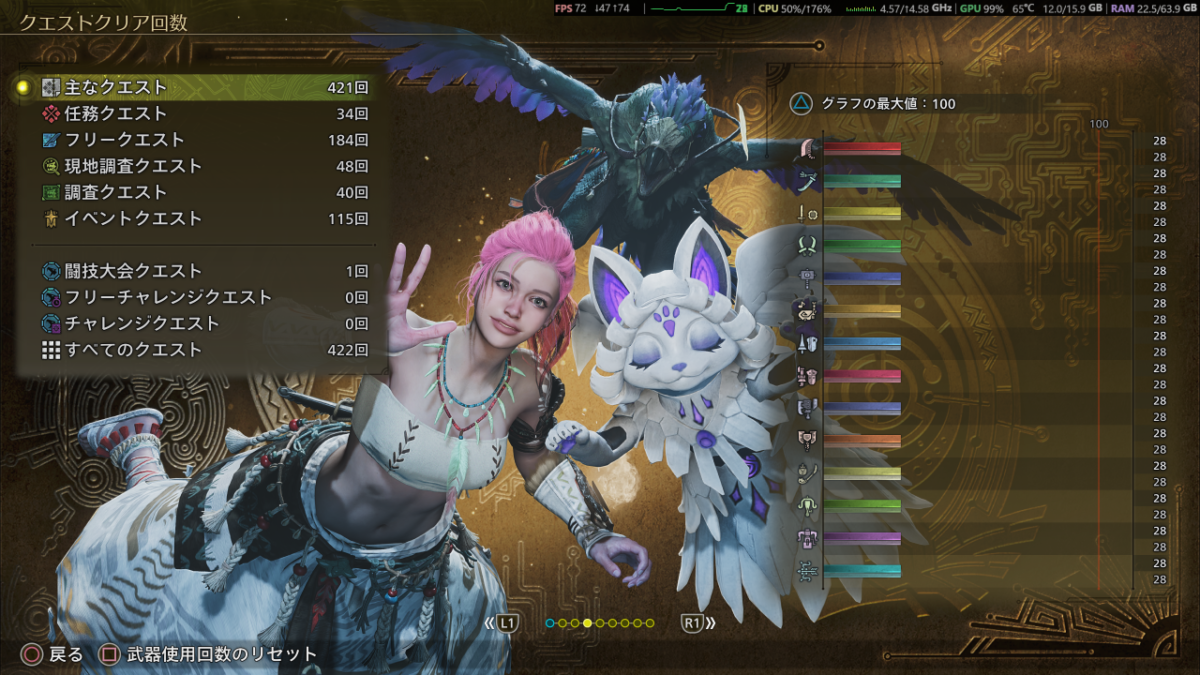Choose the フリーチャレンジクエスト row
This screenshot has height=675, width=1200.
click(200, 297)
